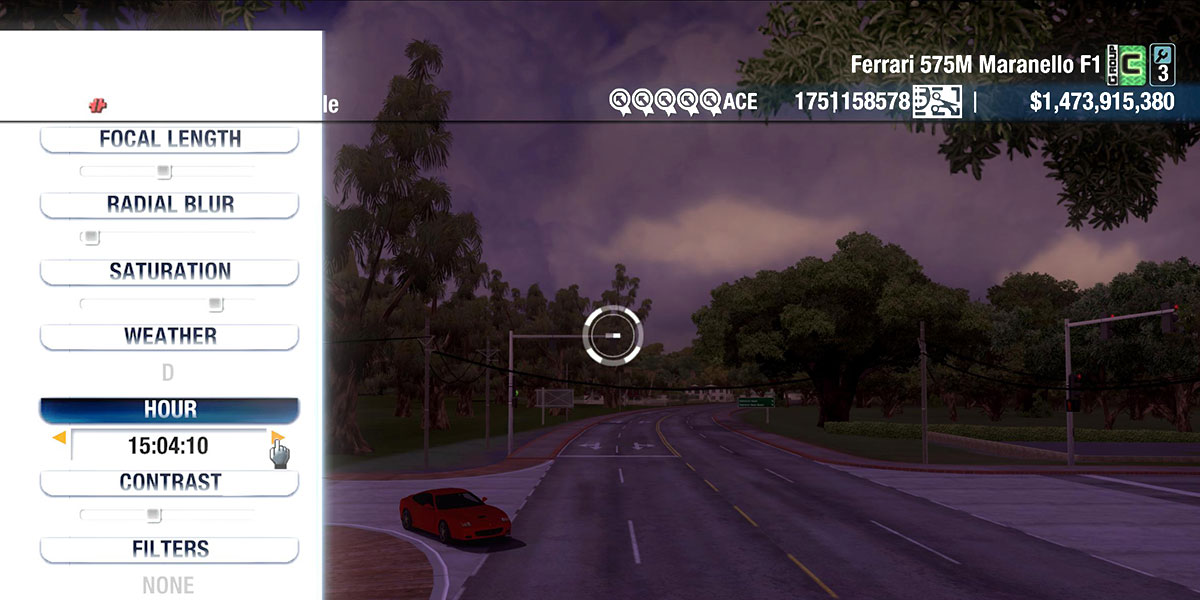The image size is (1200, 600).
Task: Decrease the hour with the left arrow
Action: [x=60, y=437]
